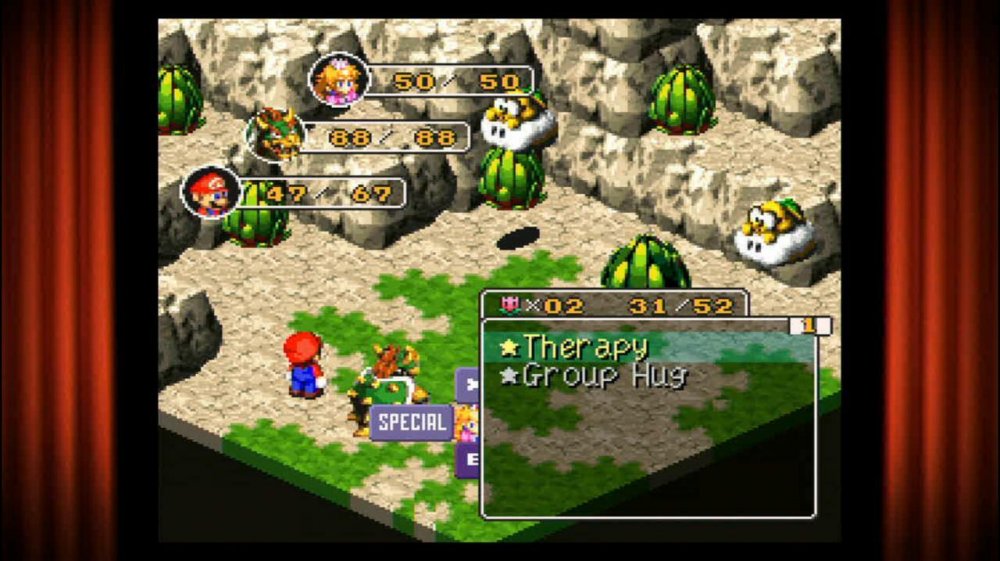Click the page 1 indicator tab

click(x=809, y=326)
